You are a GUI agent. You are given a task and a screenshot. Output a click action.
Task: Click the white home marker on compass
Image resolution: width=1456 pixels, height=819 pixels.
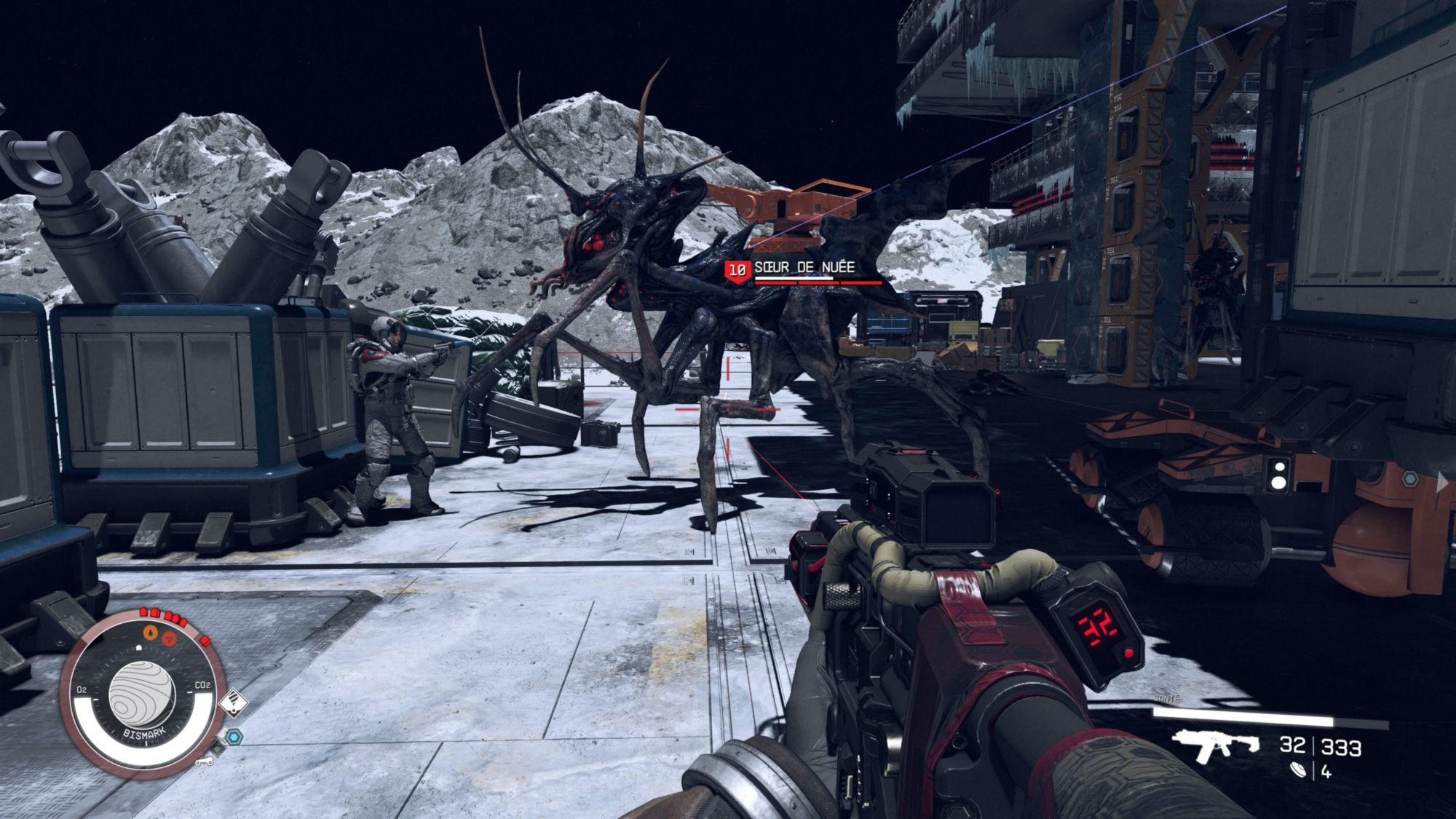tap(138, 646)
